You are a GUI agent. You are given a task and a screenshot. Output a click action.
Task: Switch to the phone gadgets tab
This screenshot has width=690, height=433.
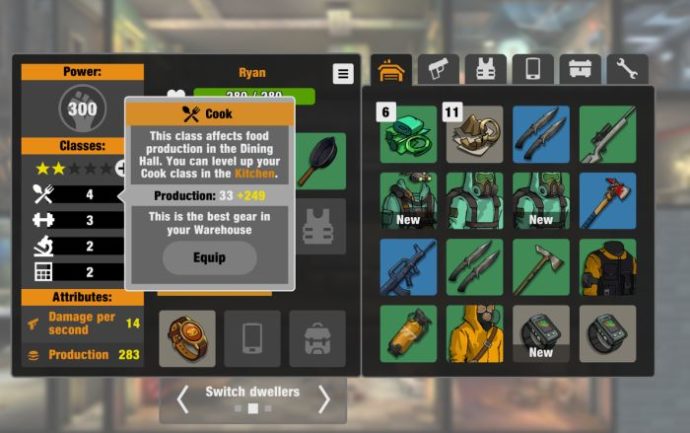[533, 69]
